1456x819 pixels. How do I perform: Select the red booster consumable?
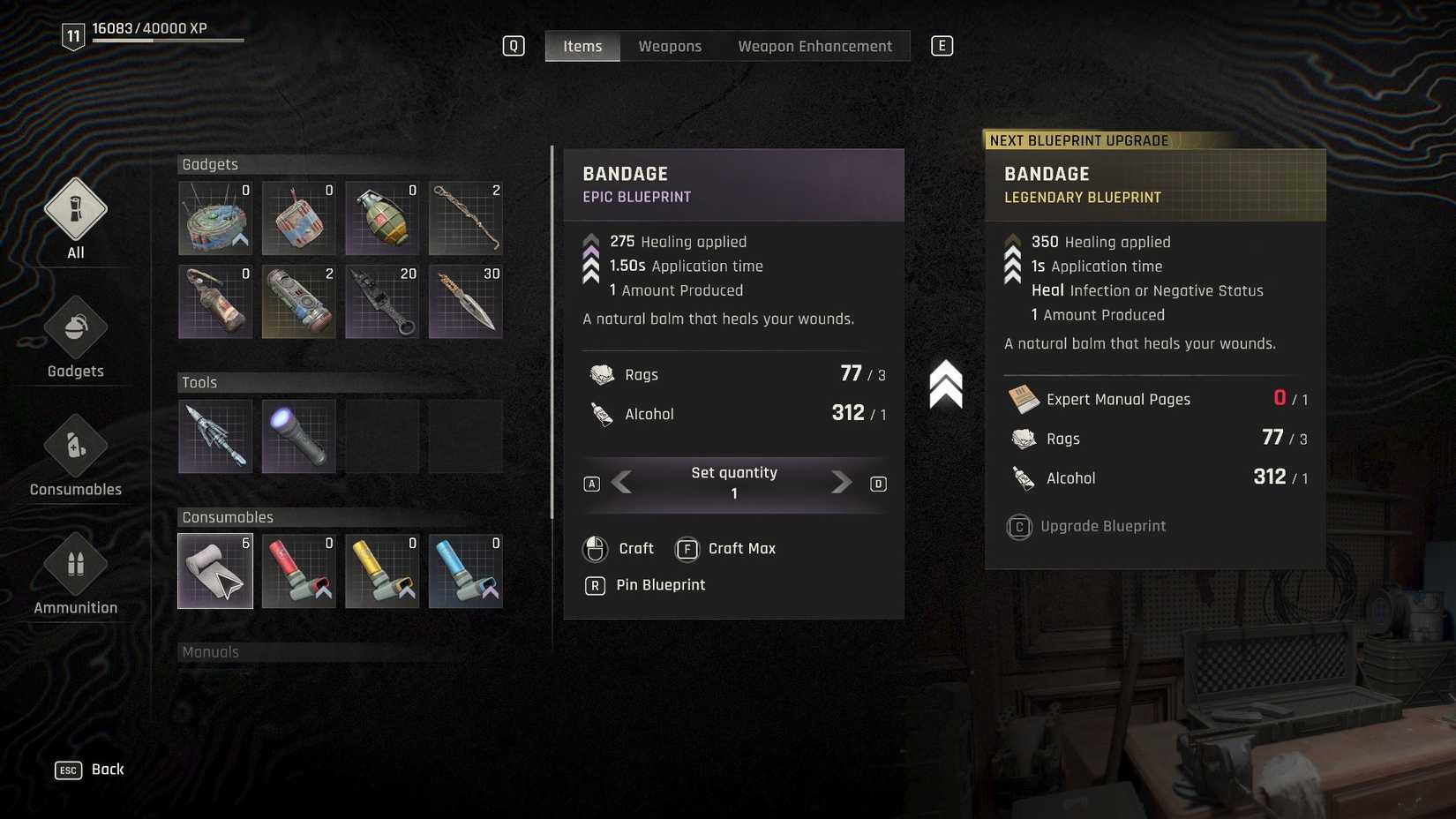coord(298,571)
